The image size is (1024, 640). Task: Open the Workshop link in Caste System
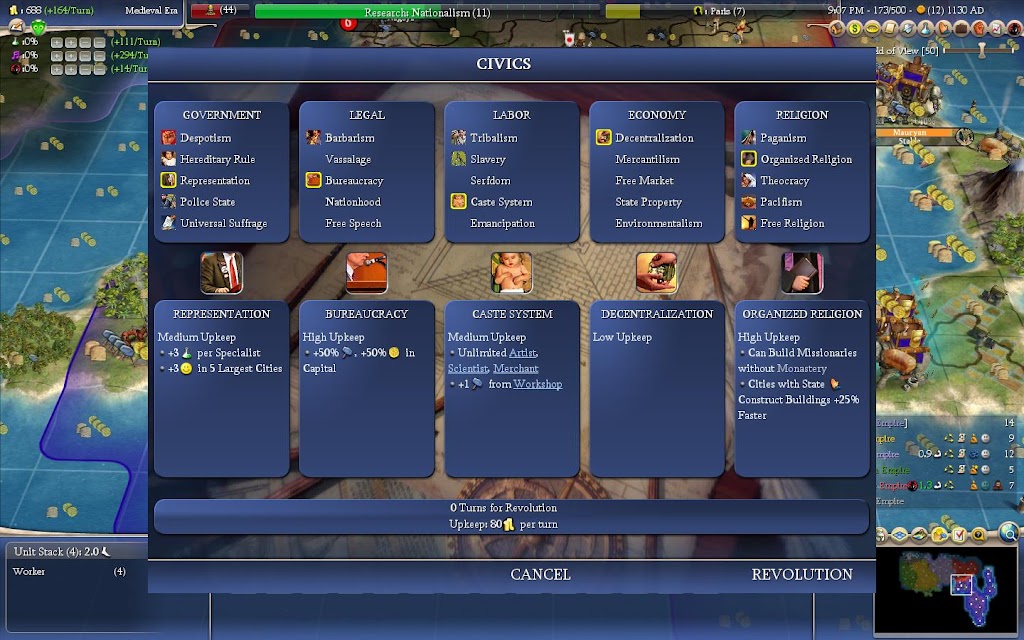click(537, 384)
